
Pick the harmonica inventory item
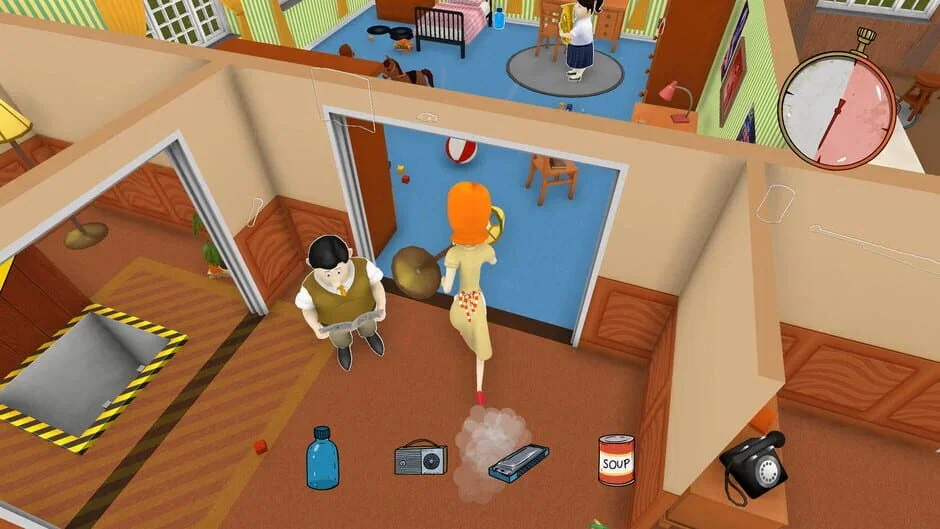(518, 461)
